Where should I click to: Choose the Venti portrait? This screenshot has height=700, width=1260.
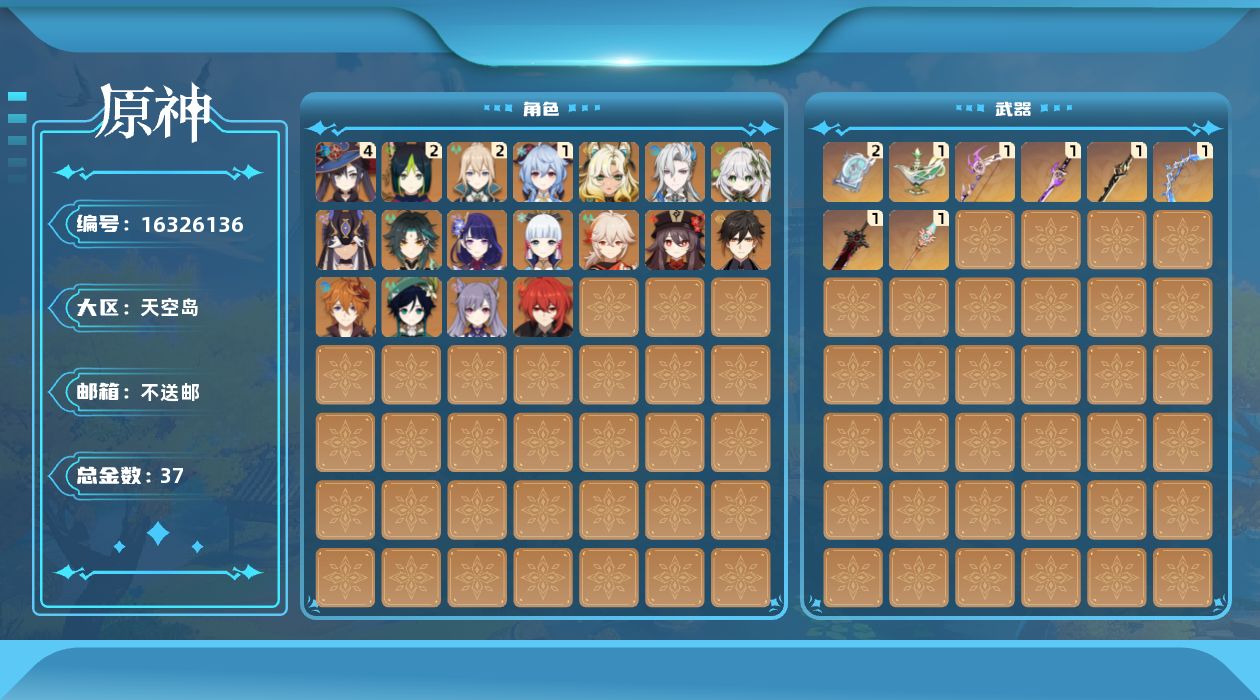click(x=412, y=307)
